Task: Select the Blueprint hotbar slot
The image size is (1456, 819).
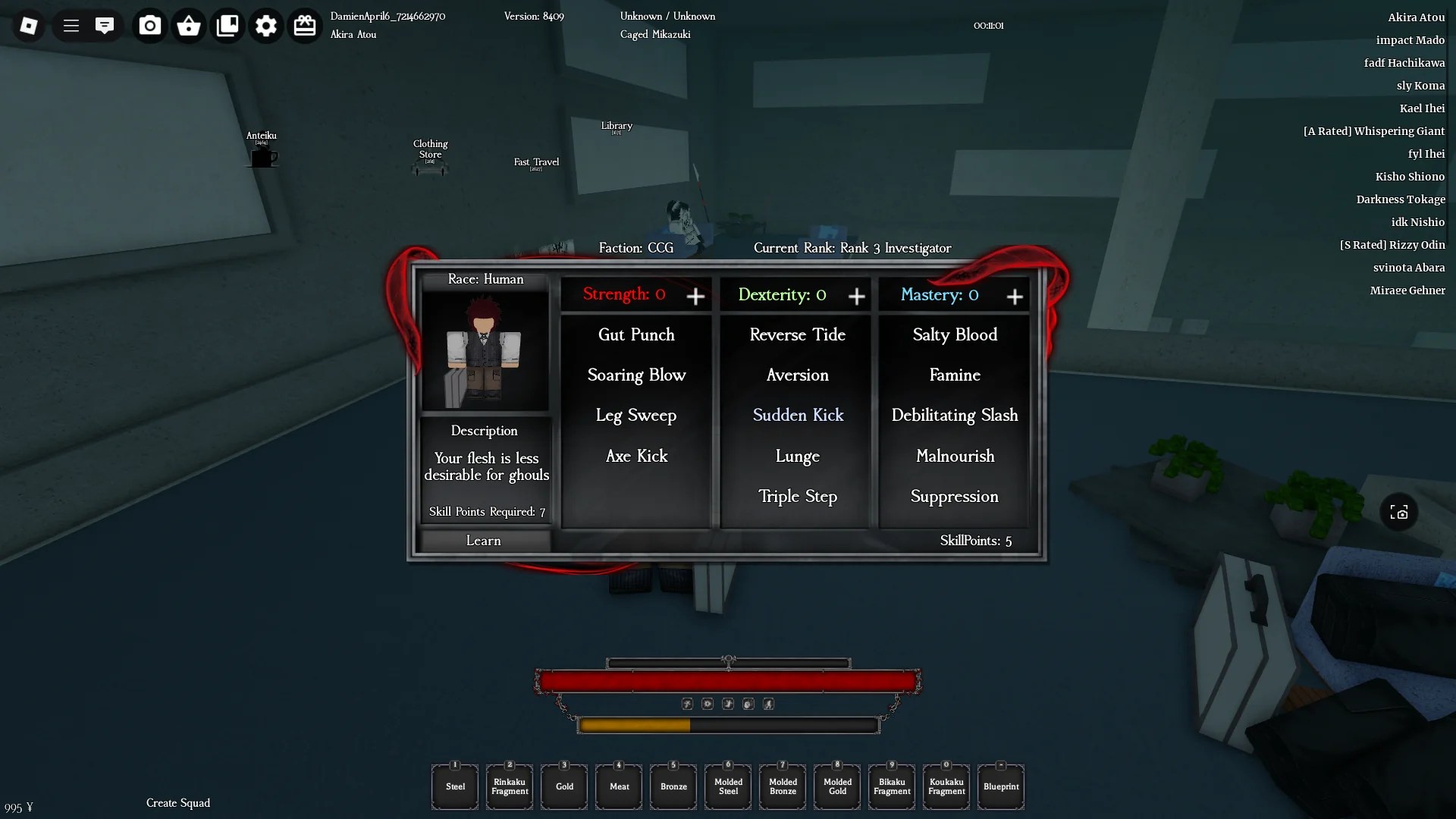Action: point(1000,786)
